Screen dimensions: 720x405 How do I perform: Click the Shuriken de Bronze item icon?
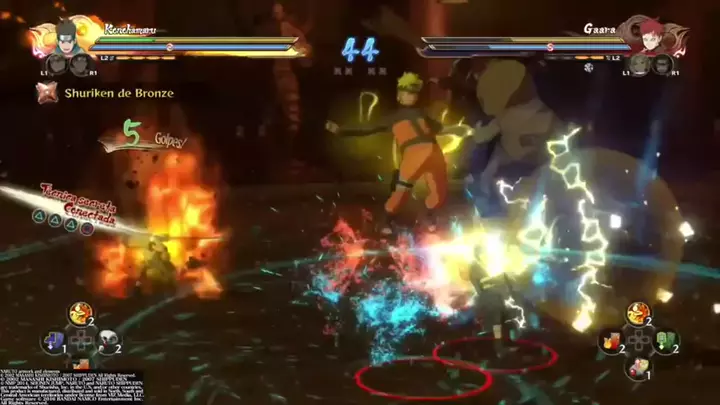coord(46,93)
